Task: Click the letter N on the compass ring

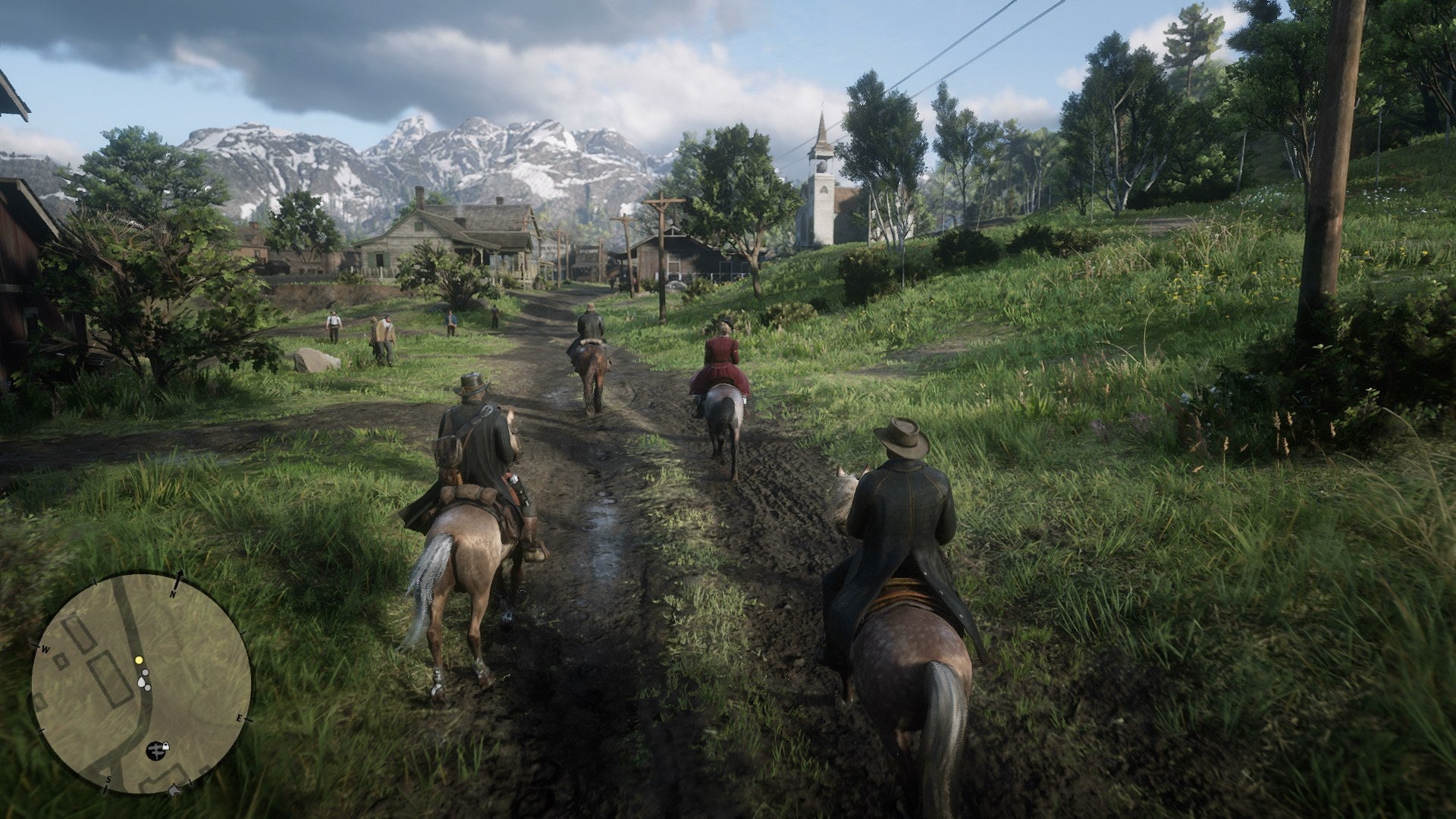Action: tap(173, 594)
